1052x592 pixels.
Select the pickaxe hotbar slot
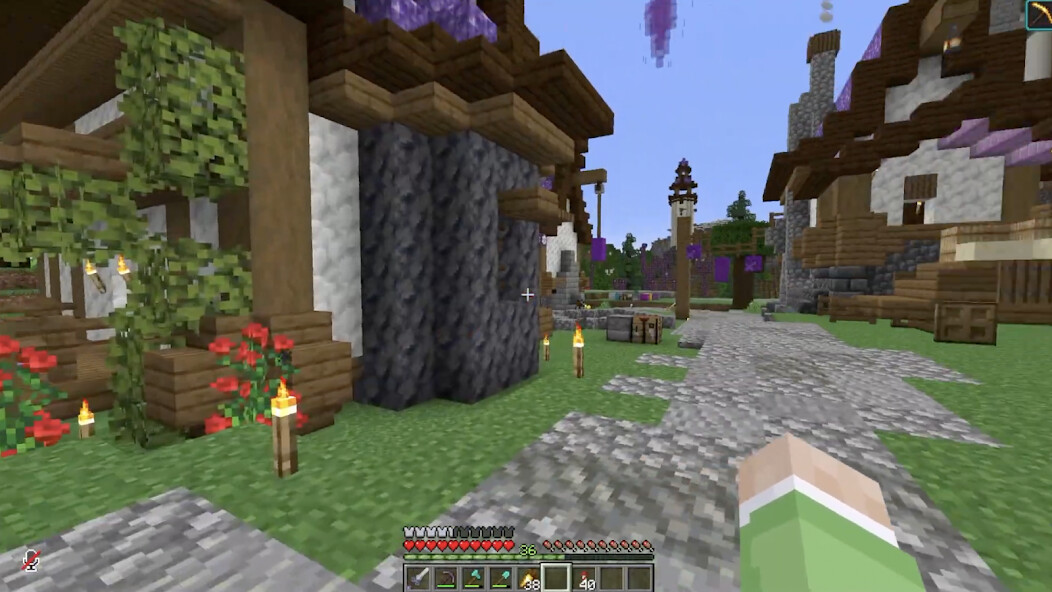445,578
